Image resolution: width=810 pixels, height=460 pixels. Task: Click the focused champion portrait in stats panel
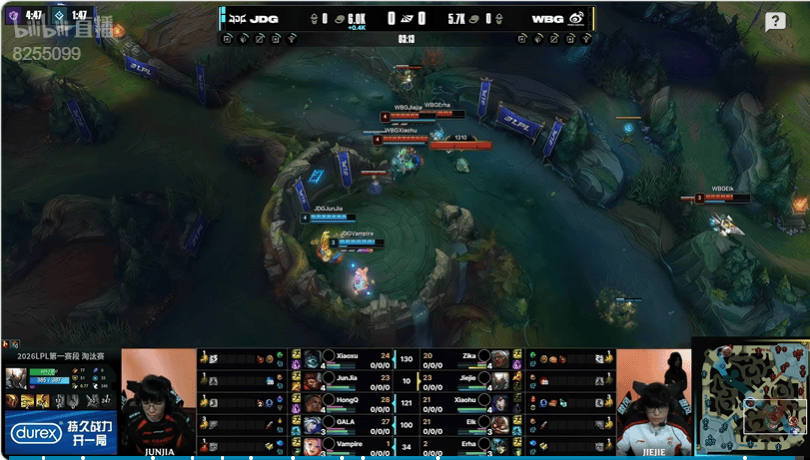tap(15, 377)
